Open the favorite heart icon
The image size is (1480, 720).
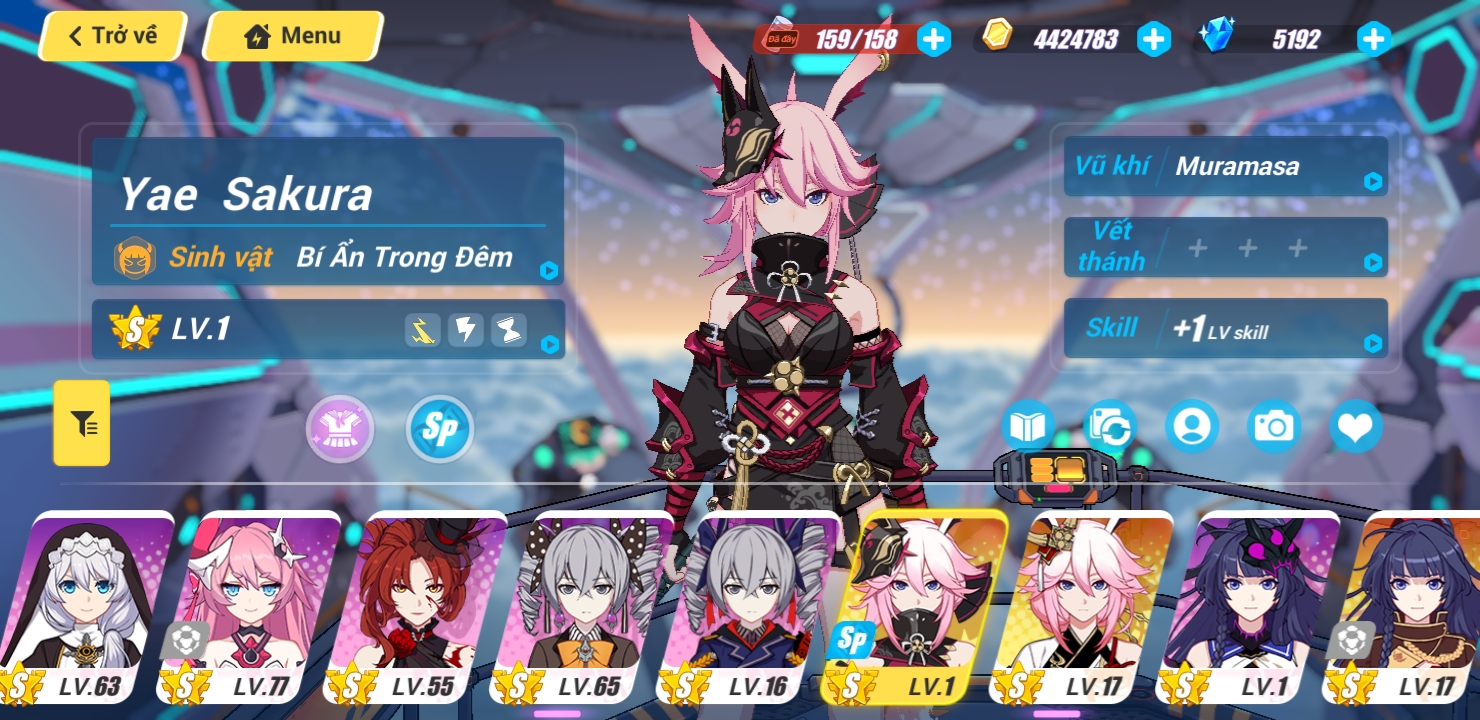click(1356, 426)
